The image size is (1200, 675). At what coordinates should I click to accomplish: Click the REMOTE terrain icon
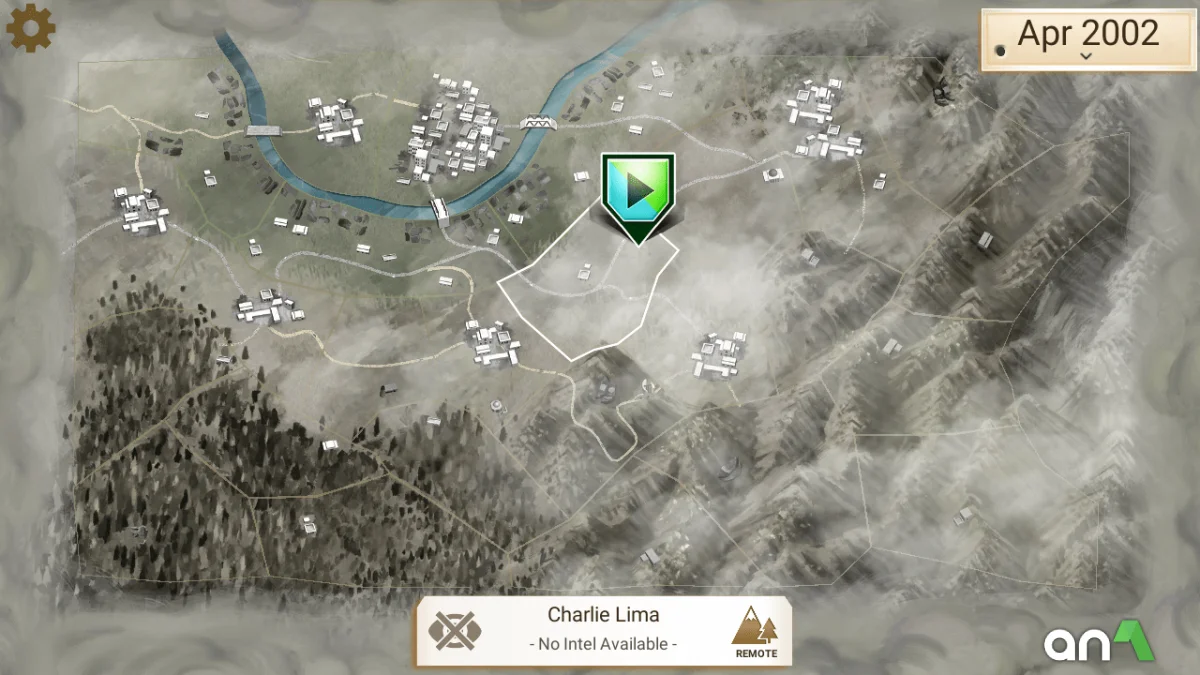tap(756, 632)
